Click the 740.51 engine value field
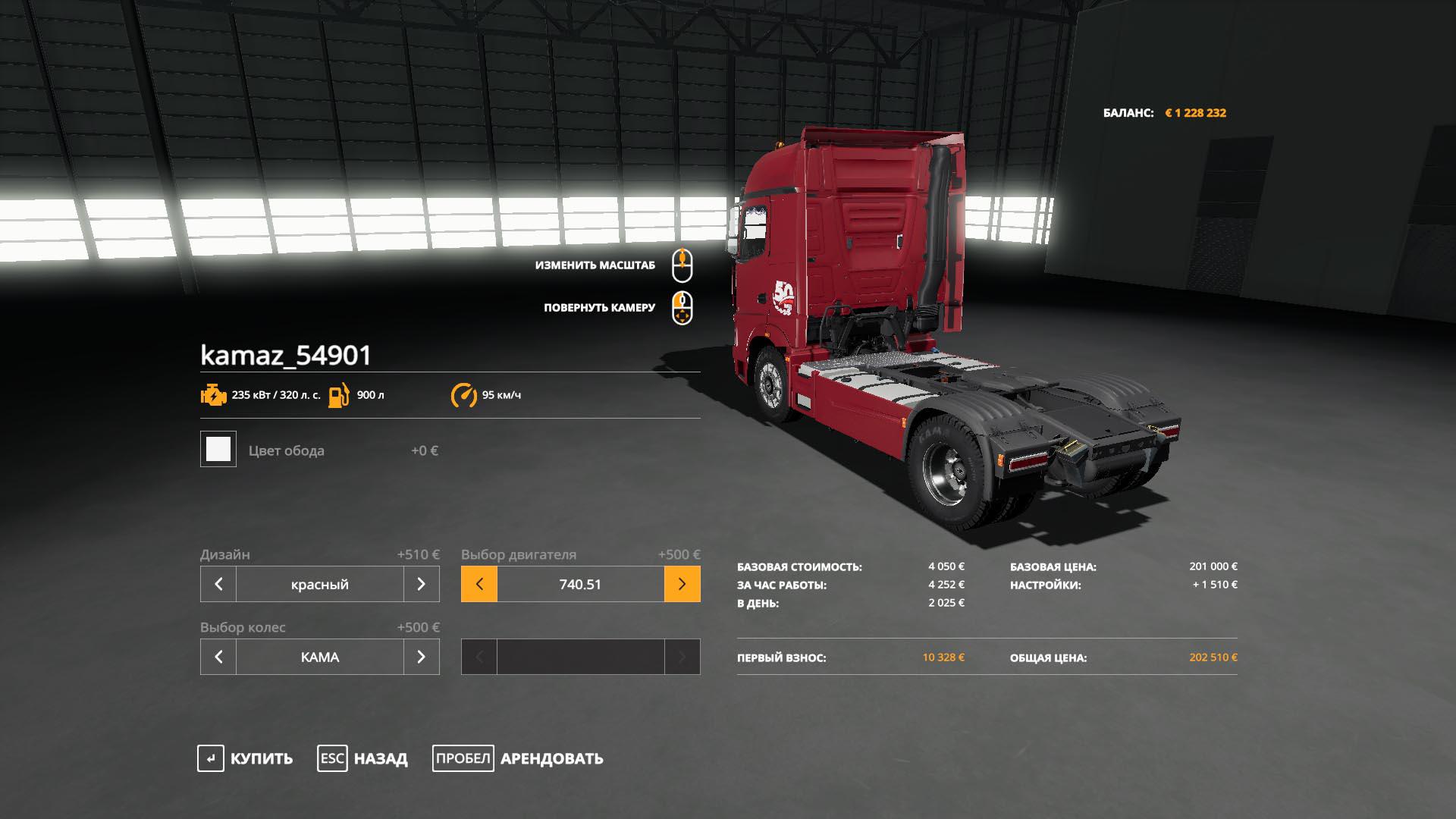The height and width of the screenshot is (819, 1456). tap(581, 584)
